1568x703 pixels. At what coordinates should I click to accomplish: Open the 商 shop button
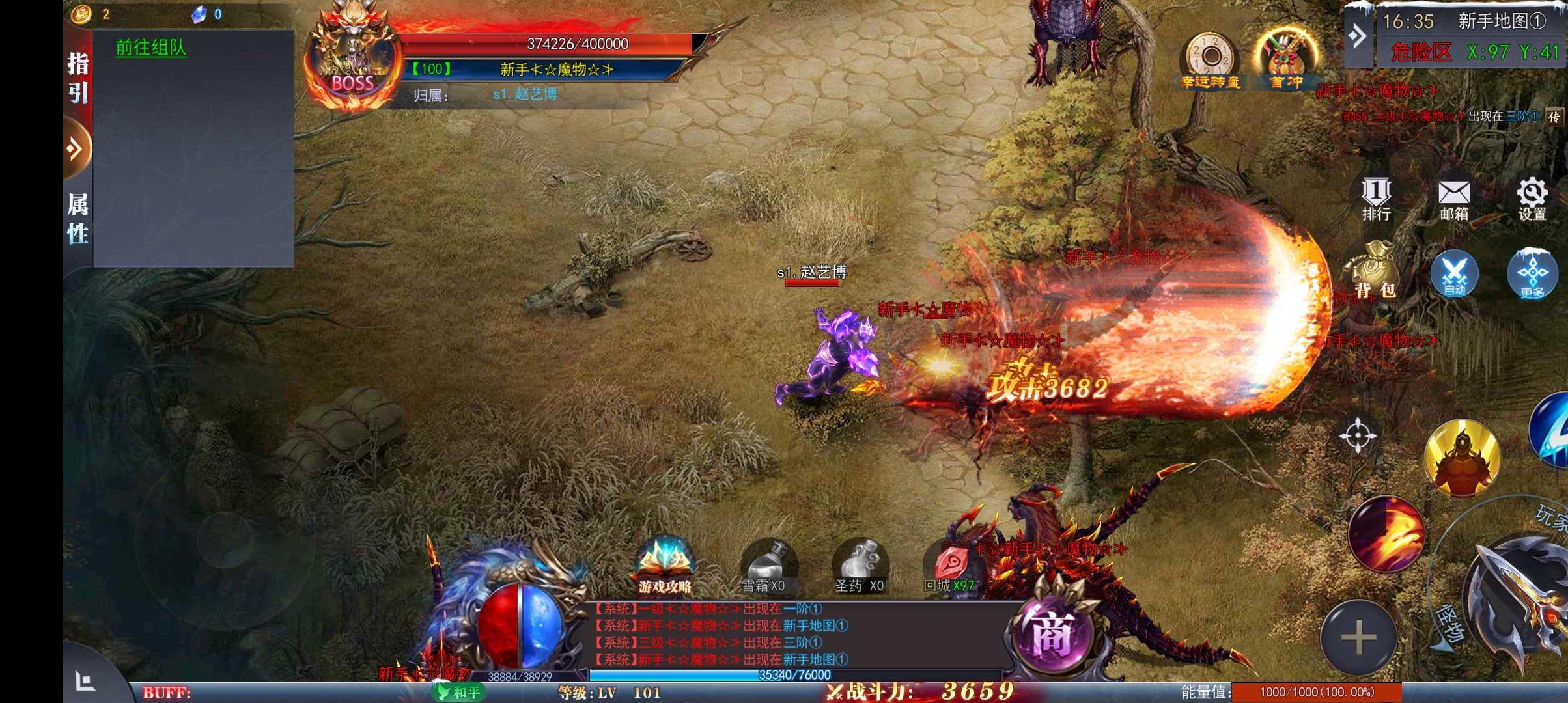click(1050, 634)
